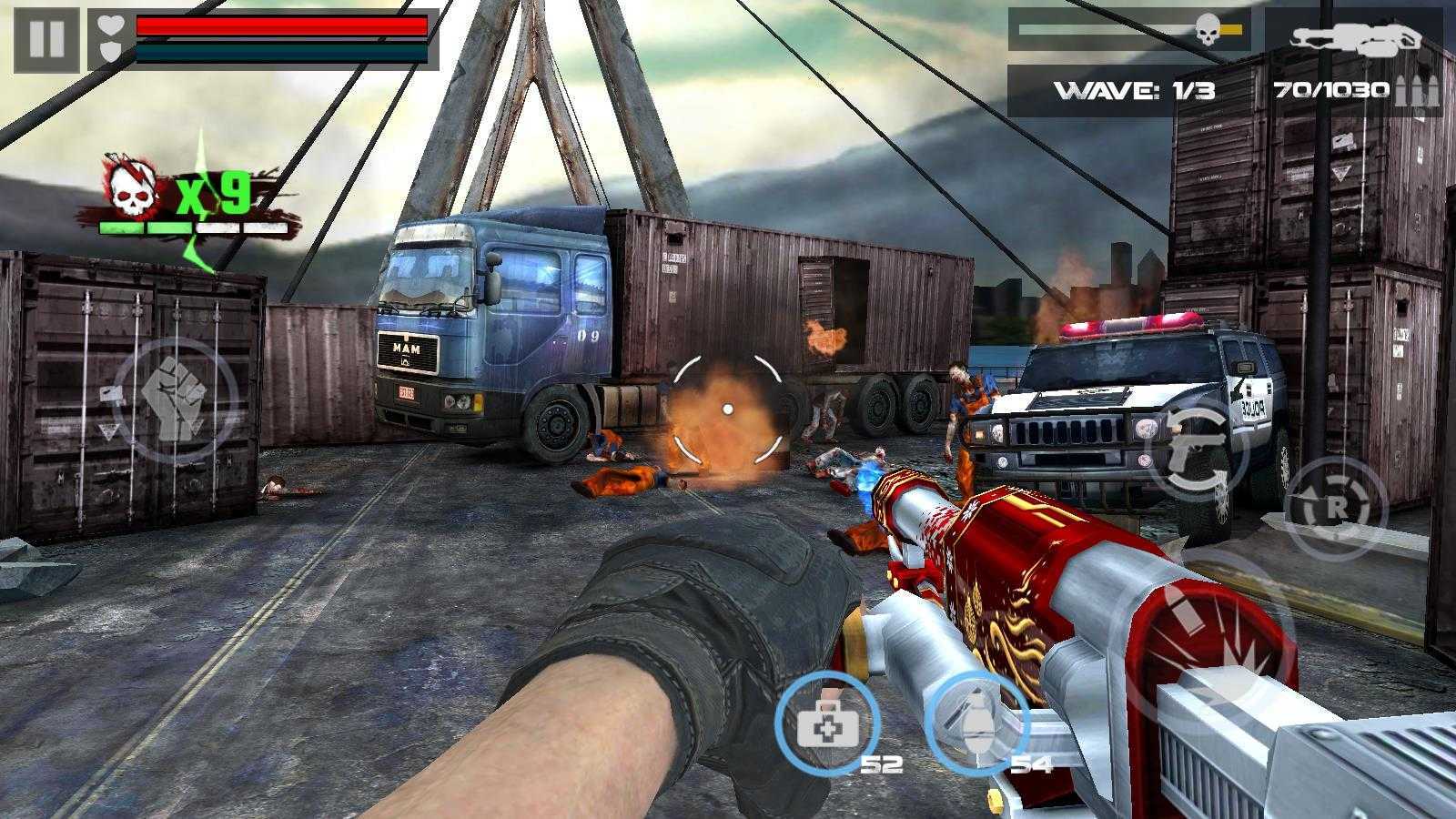Use the medkit item
This screenshot has width=1456, height=819.
click(x=826, y=724)
